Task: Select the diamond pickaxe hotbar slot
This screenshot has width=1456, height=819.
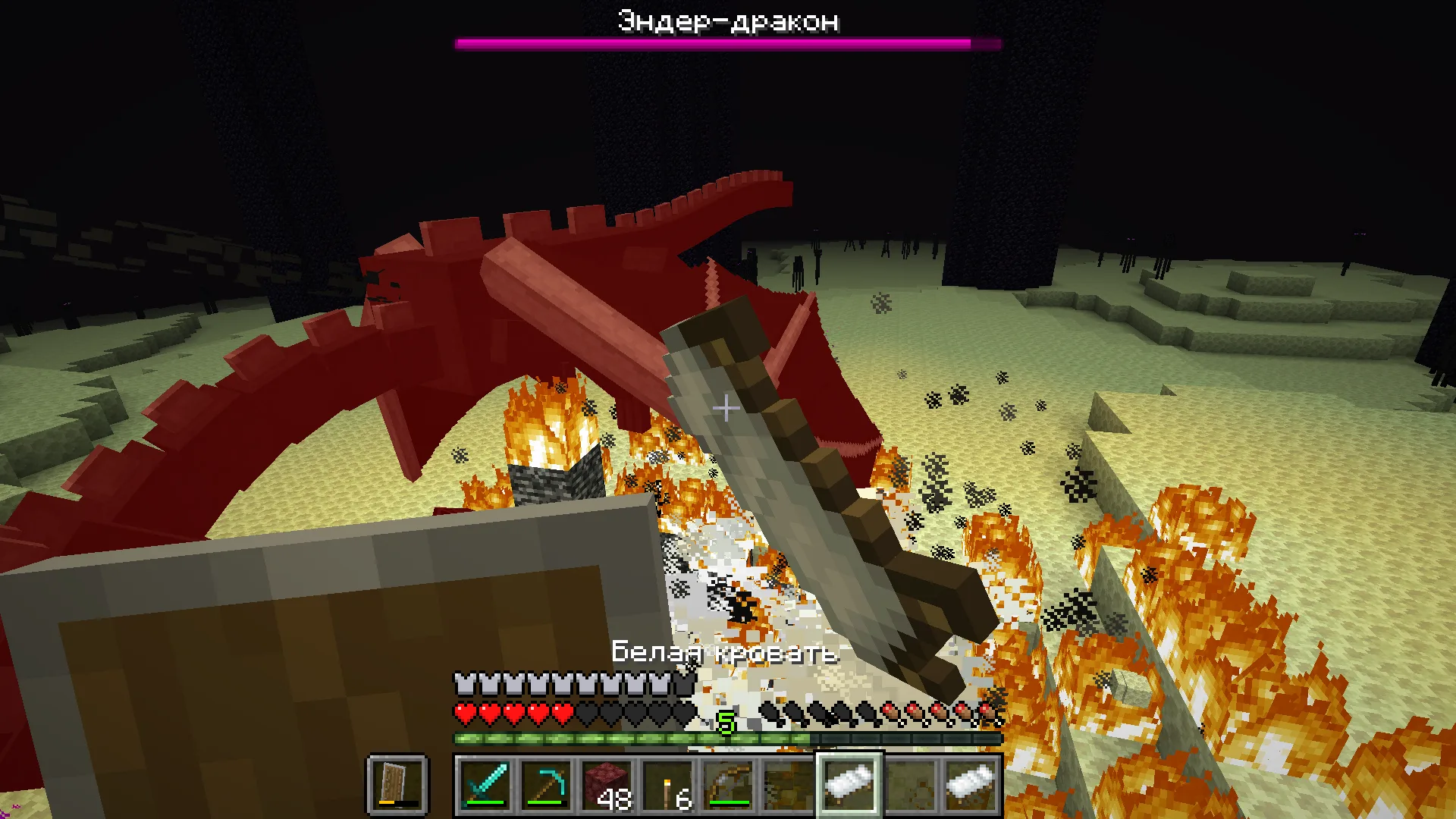Action: coord(545,785)
